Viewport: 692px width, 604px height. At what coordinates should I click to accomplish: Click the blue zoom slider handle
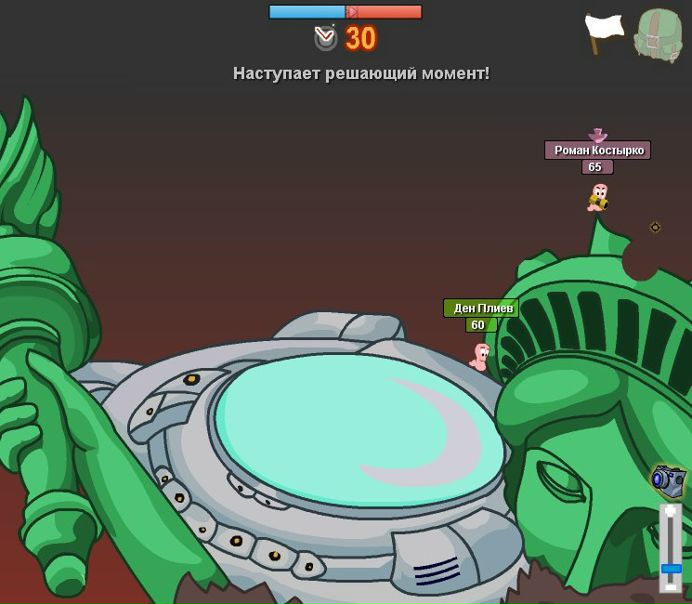[x=671, y=568]
